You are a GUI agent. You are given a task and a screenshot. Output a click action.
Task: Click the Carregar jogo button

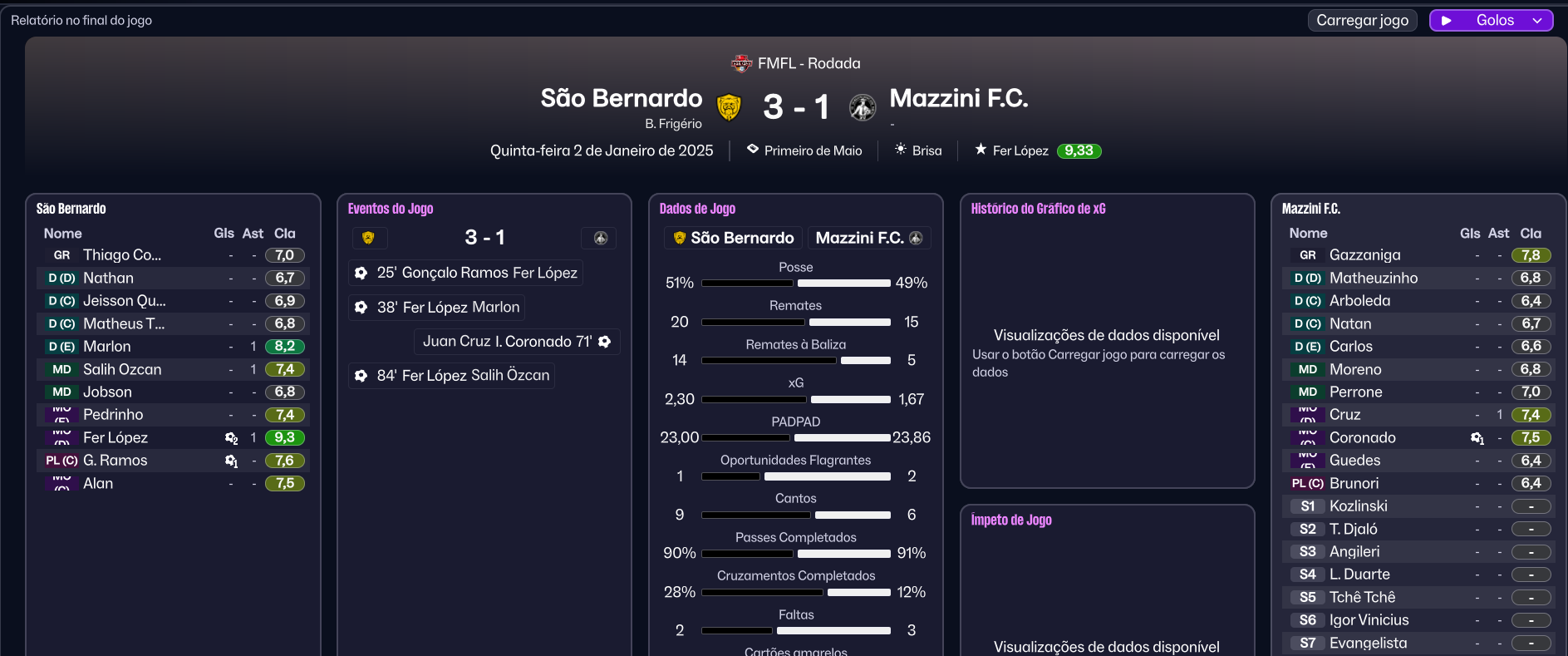point(1362,19)
